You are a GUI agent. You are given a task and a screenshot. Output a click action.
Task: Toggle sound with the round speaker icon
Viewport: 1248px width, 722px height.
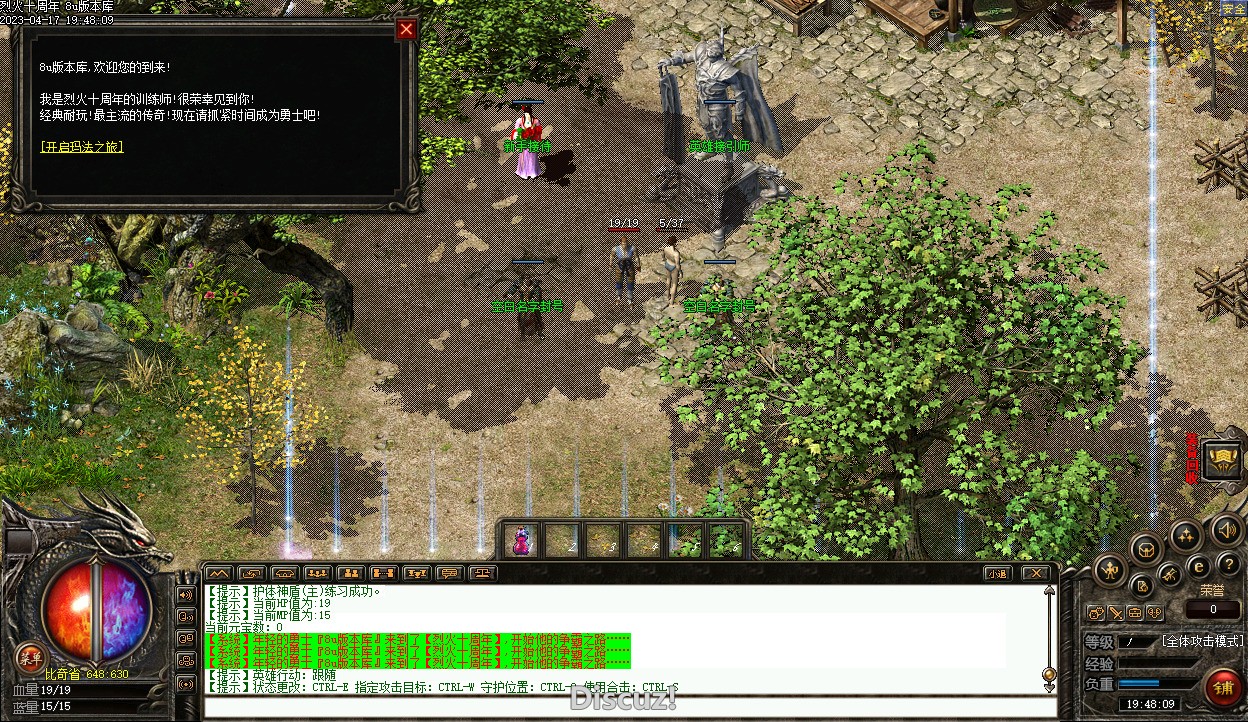[1226, 529]
